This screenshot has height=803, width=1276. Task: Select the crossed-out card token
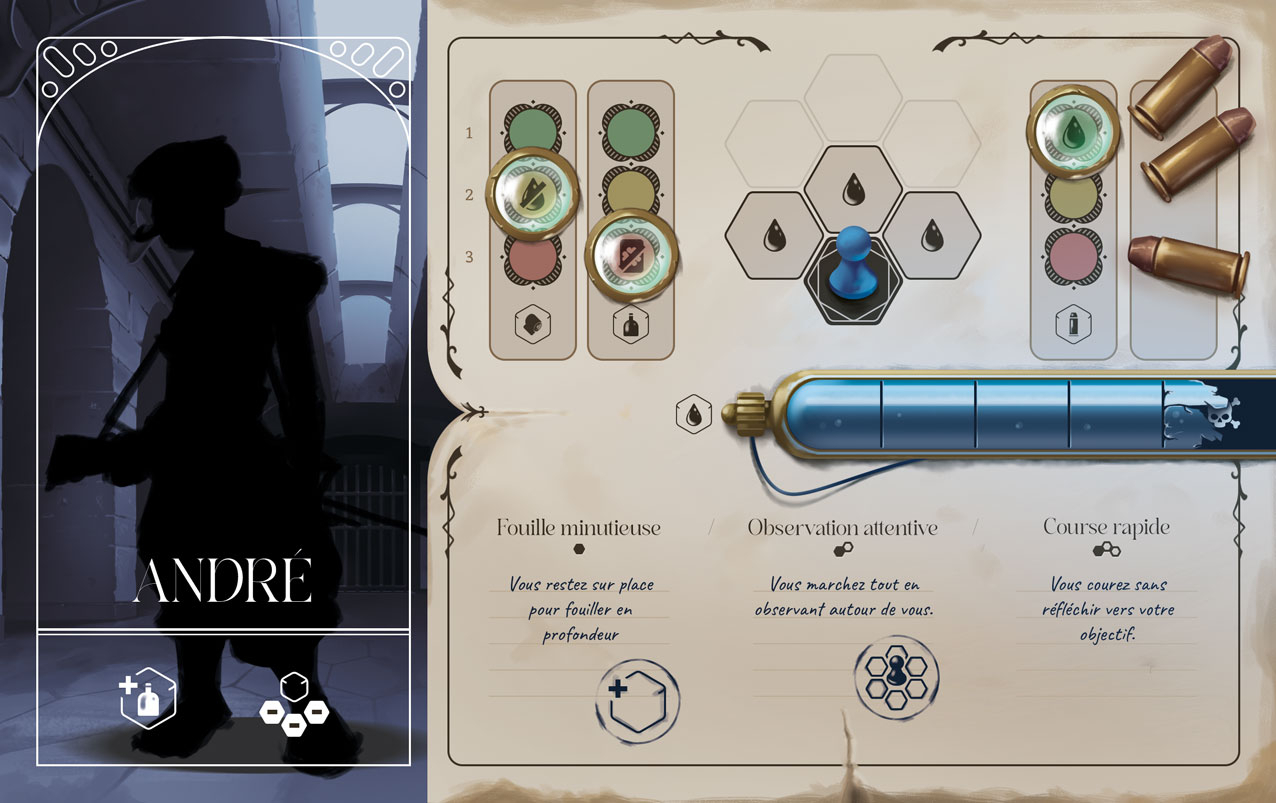(x=631, y=255)
